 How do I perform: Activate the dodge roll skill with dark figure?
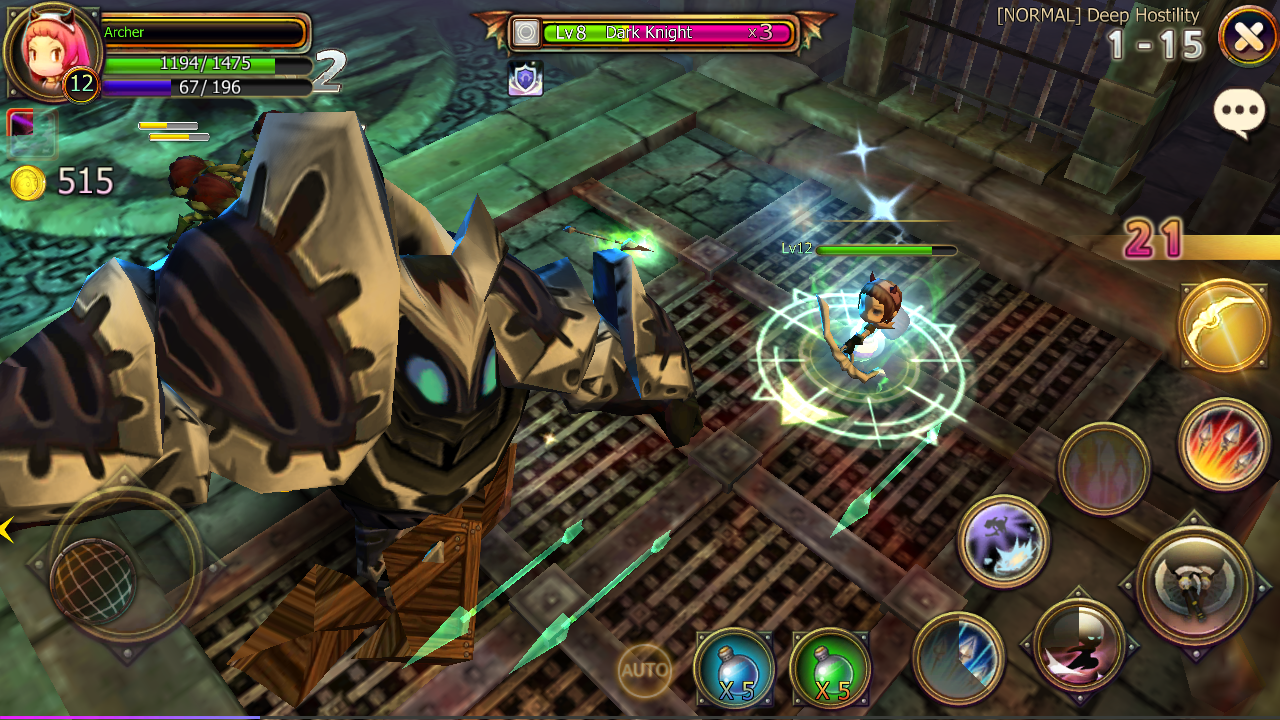1079,644
